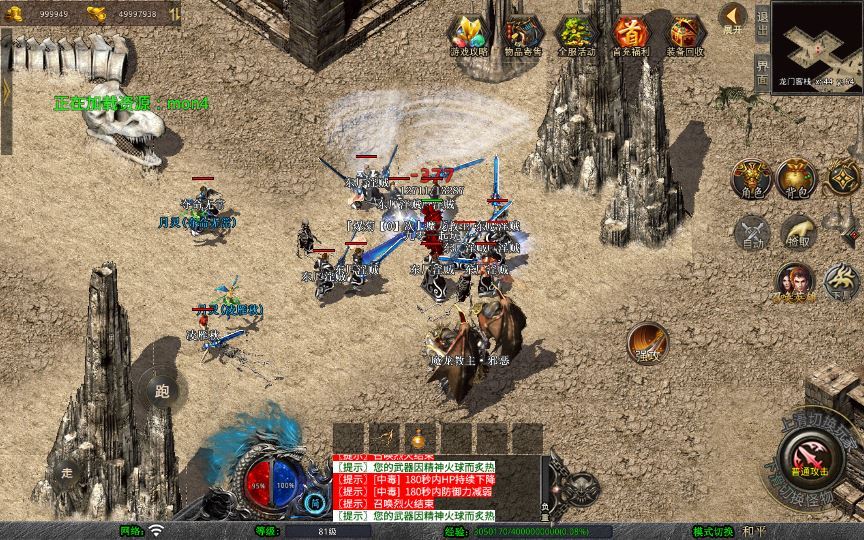
Task: Open the 物品寄售 consignment shop
Action: (524, 34)
